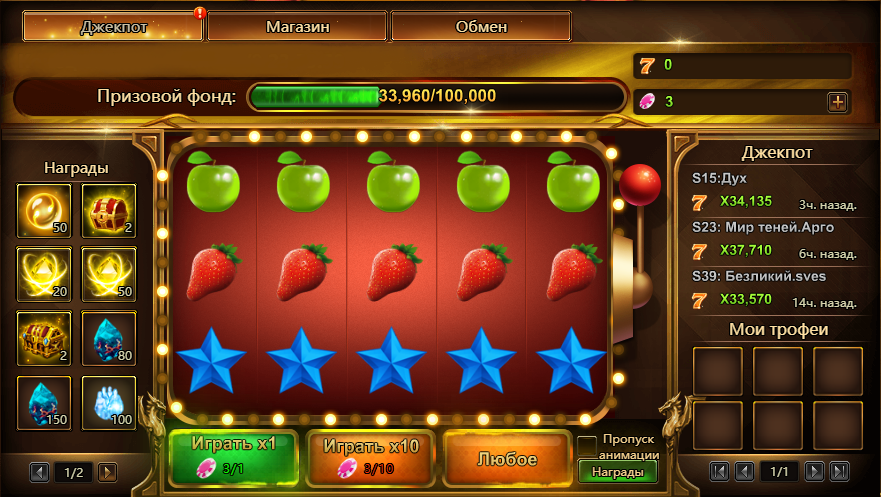This screenshot has height=497, width=881.
Task: Select the golden orb reward x50
Action: click(x=44, y=210)
